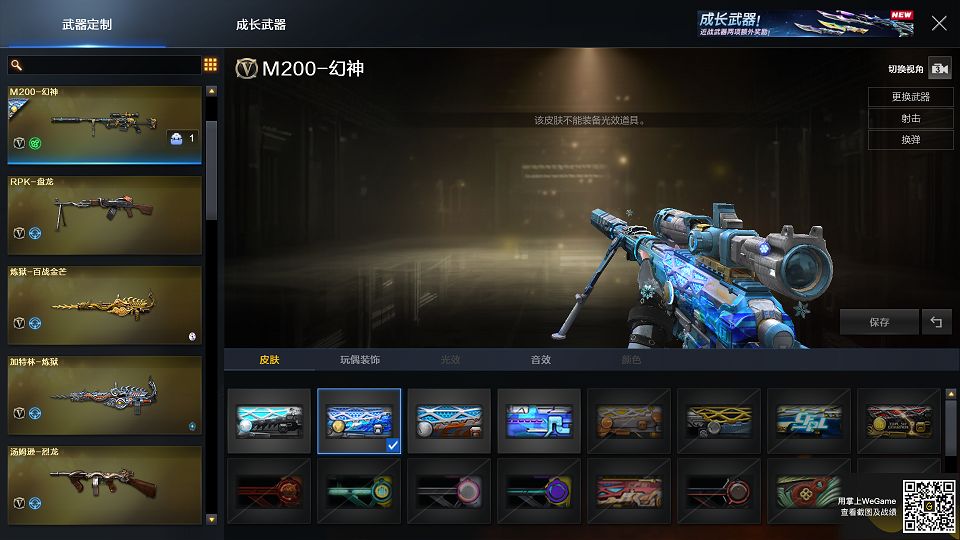Select M200-幻神 in the weapon list
This screenshot has height=540, width=960.
pos(104,127)
